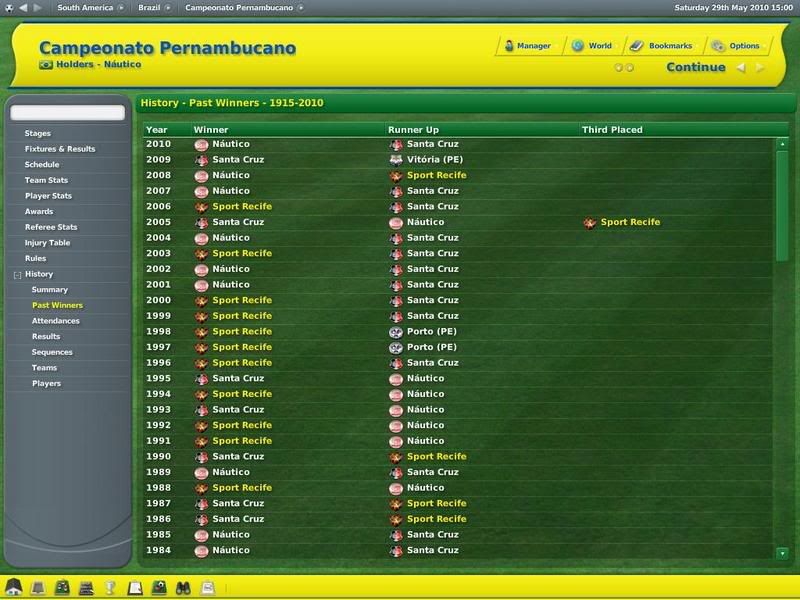Select the 2010 winner Náutico link

[231, 144]
